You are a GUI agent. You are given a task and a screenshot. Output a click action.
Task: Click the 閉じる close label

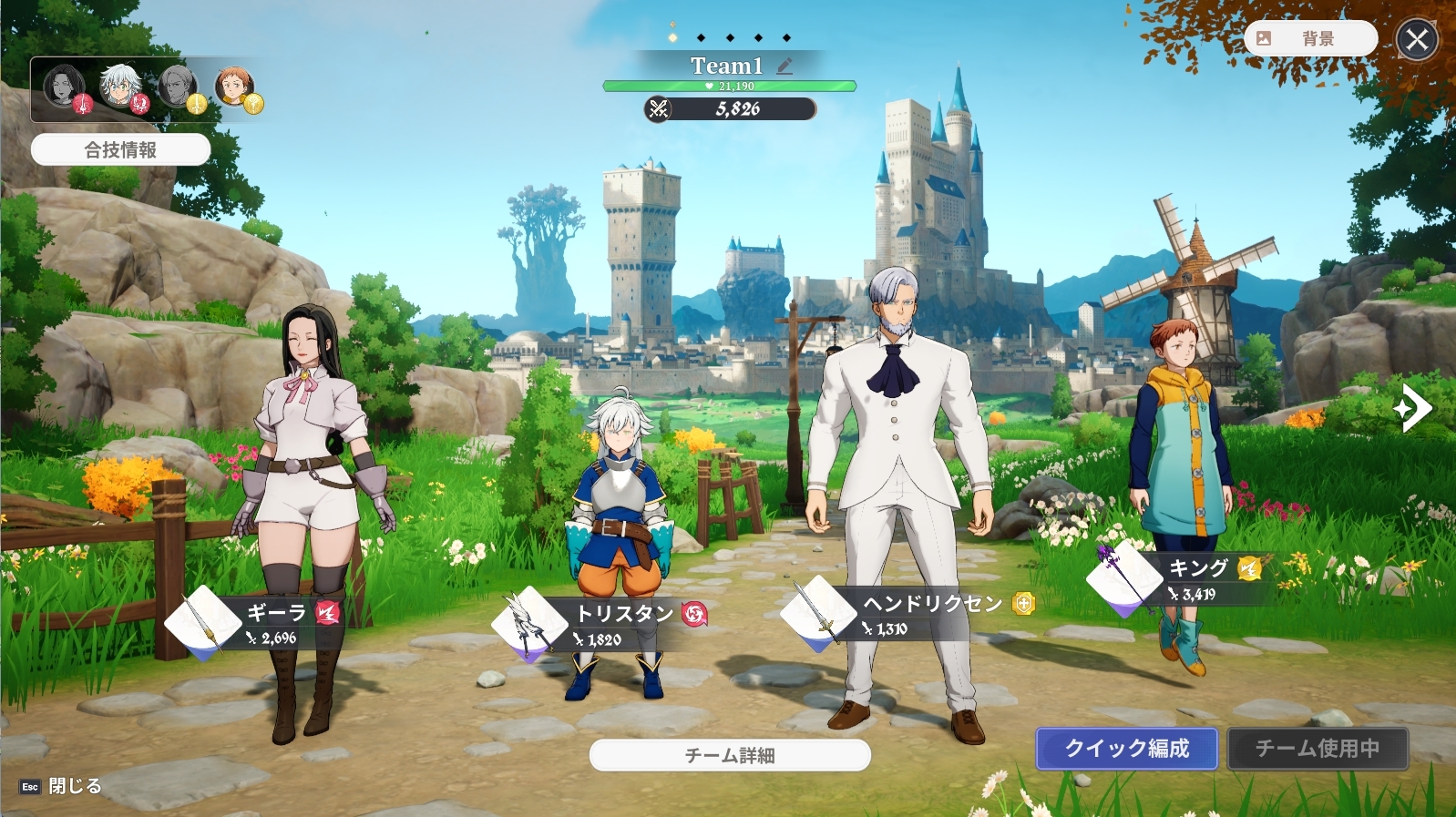(73, 786)
